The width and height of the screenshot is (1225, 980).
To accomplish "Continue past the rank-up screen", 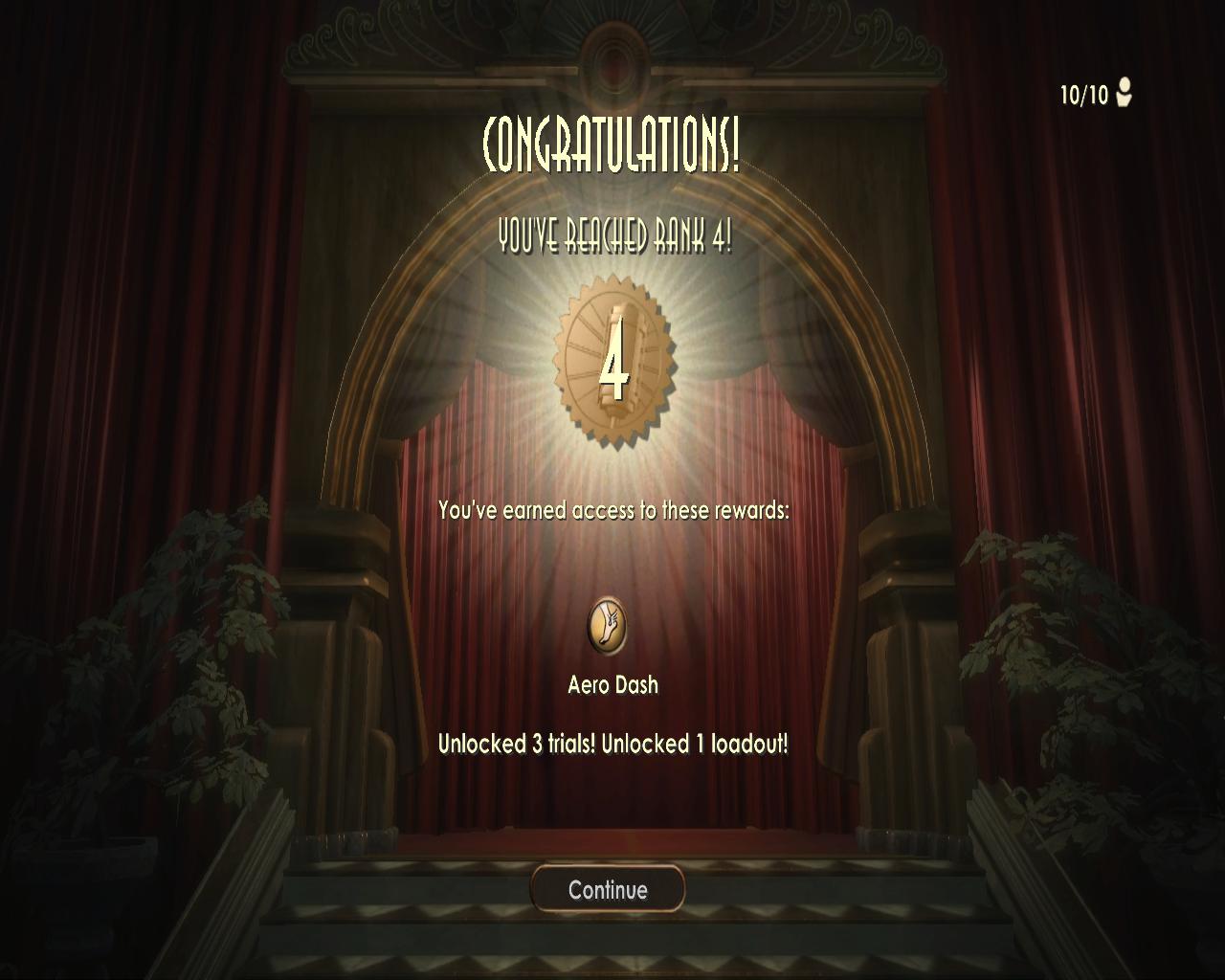I will pos(608,890).
